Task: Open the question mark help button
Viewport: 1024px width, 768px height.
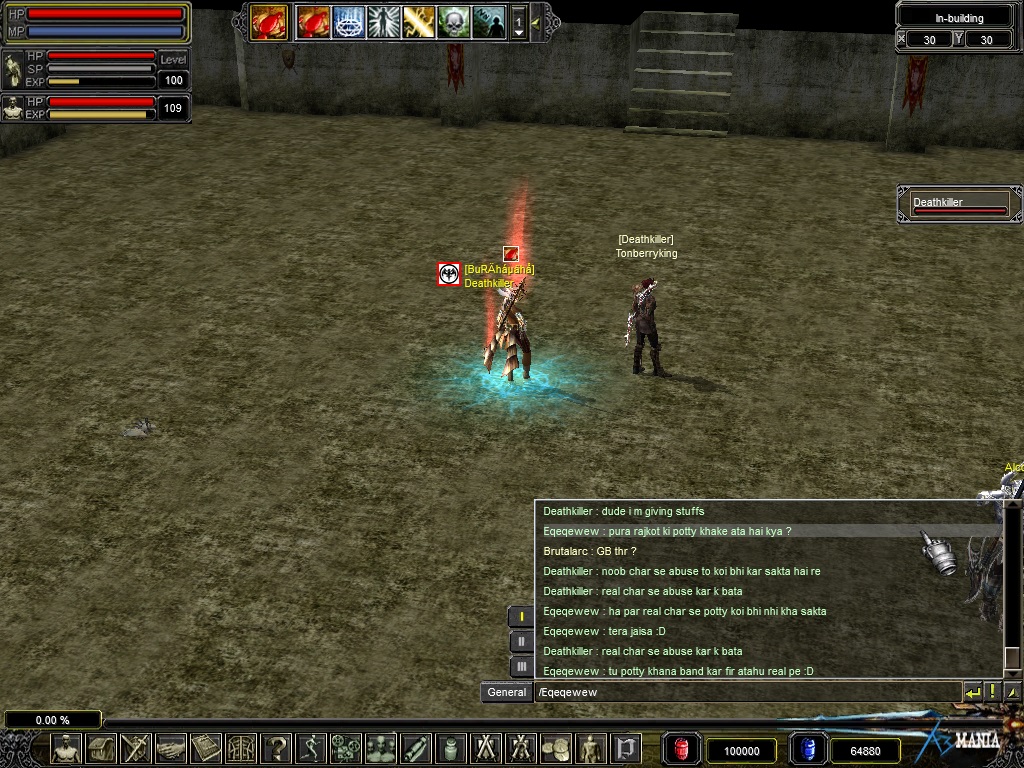Action: (x=276, y=748)
